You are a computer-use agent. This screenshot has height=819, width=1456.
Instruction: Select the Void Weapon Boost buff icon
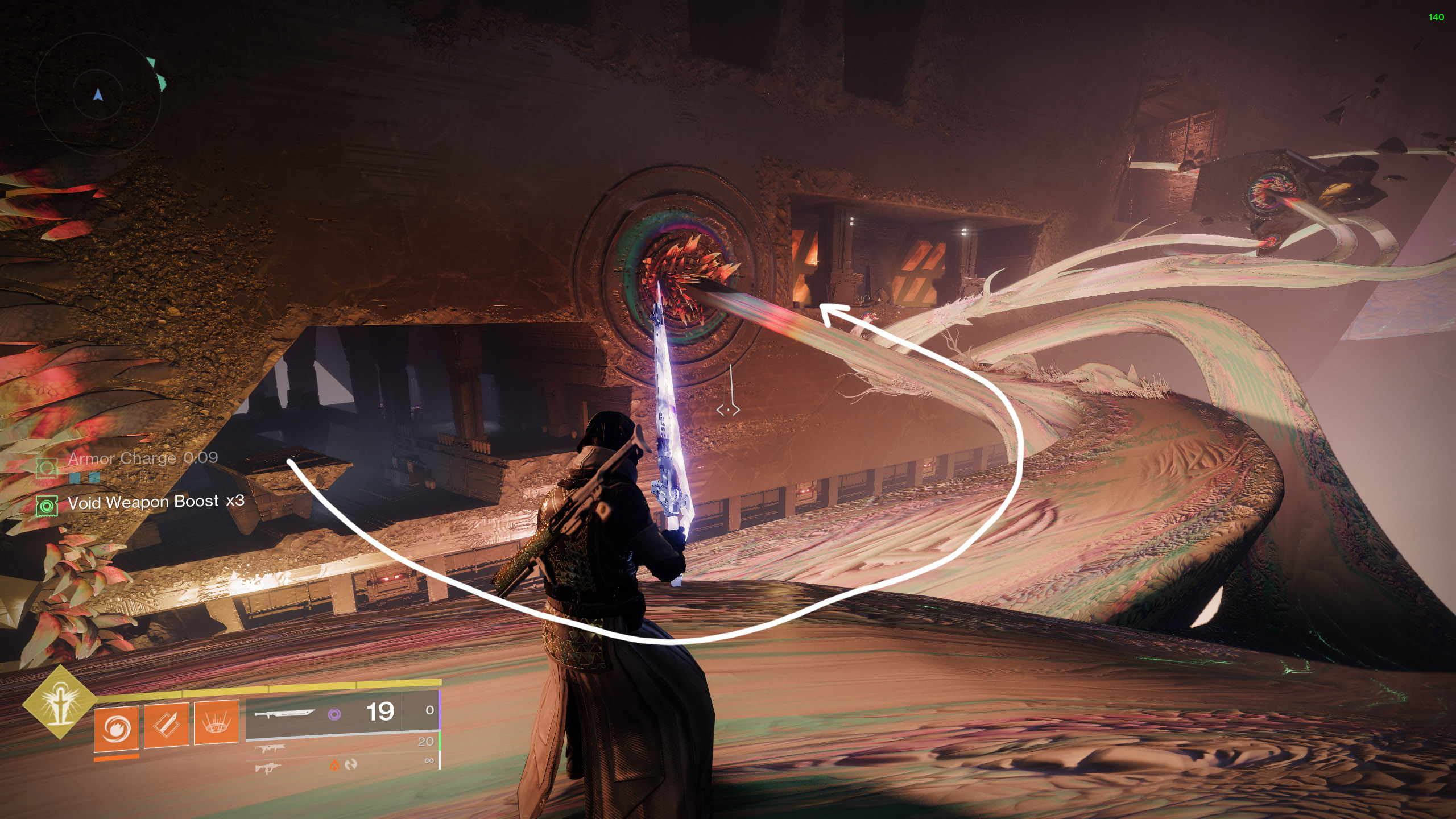[x=47, y=506]
